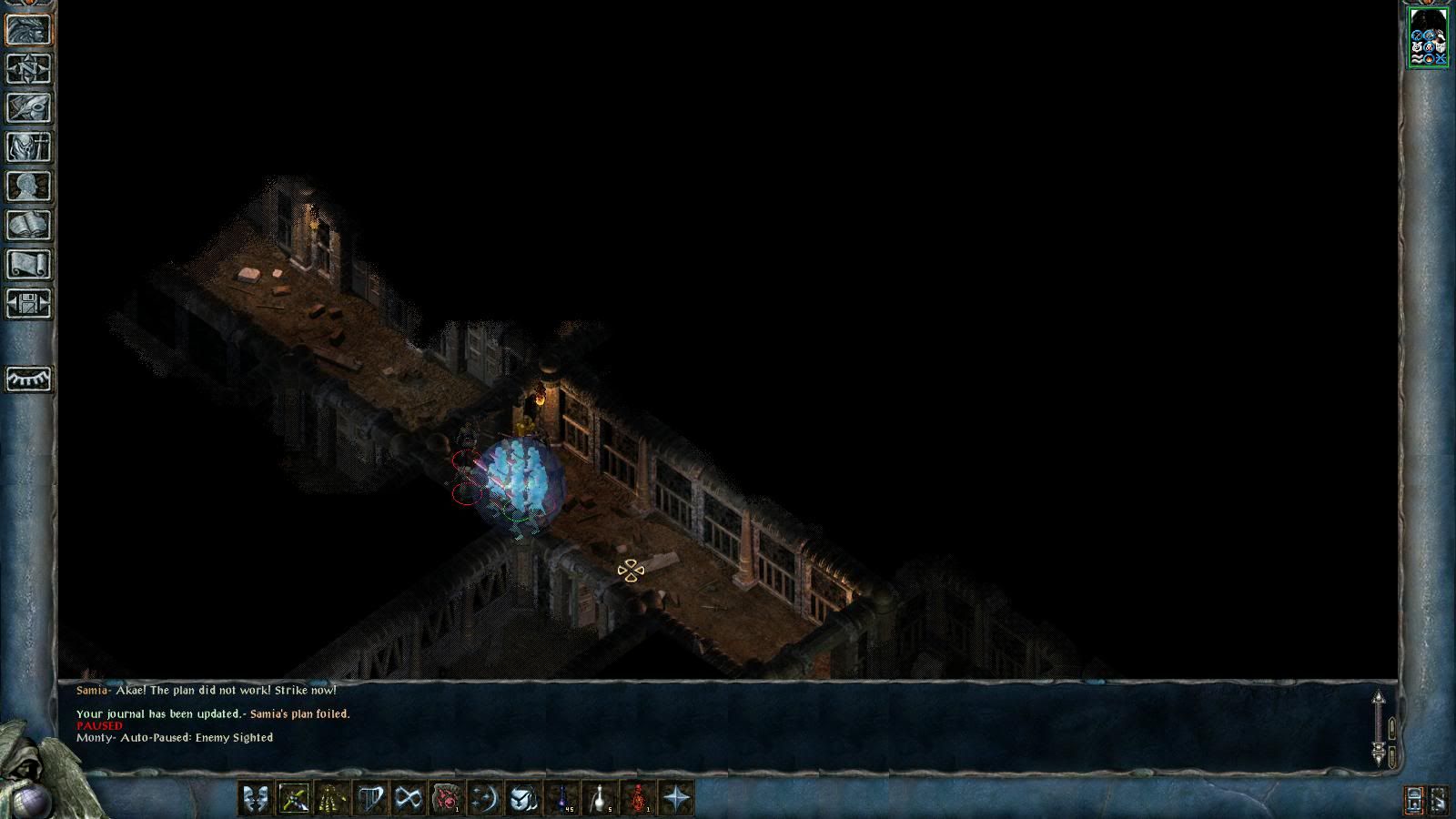Open the mage spellbook button
The height and width of the screenshot is (819, 1456).
(28, 226)
